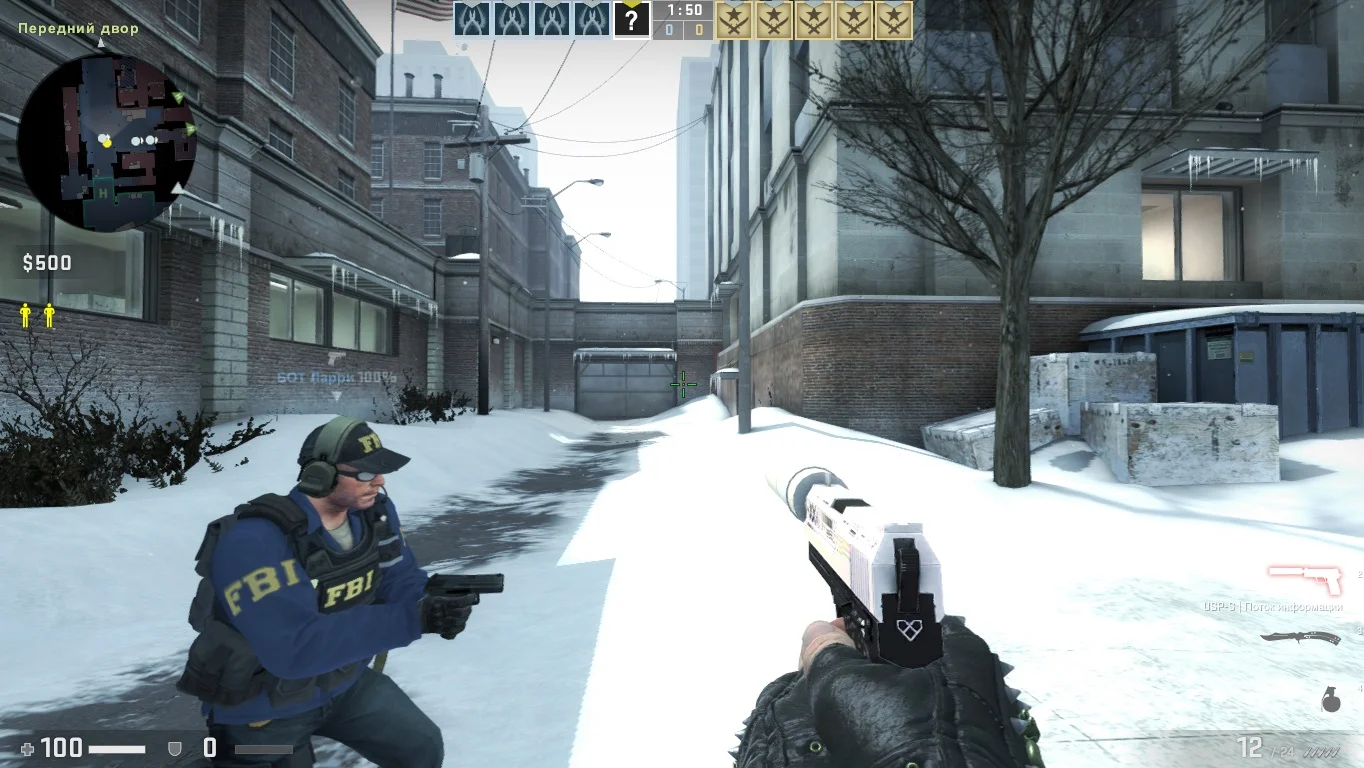Select the question mark player avatar
Screen dimensions: 1364x768
[631, 19]
